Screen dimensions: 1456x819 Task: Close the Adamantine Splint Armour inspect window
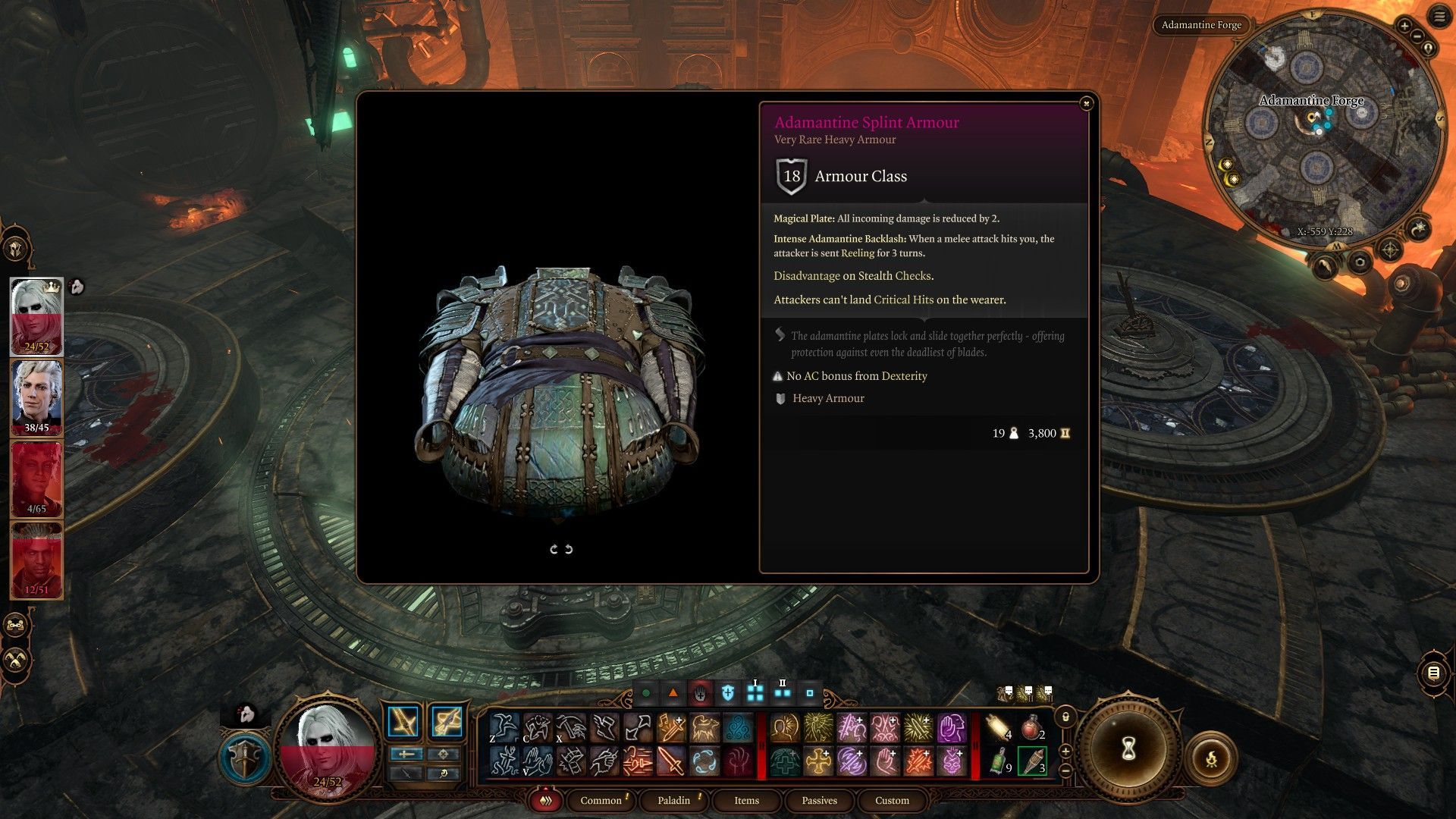1086,103
